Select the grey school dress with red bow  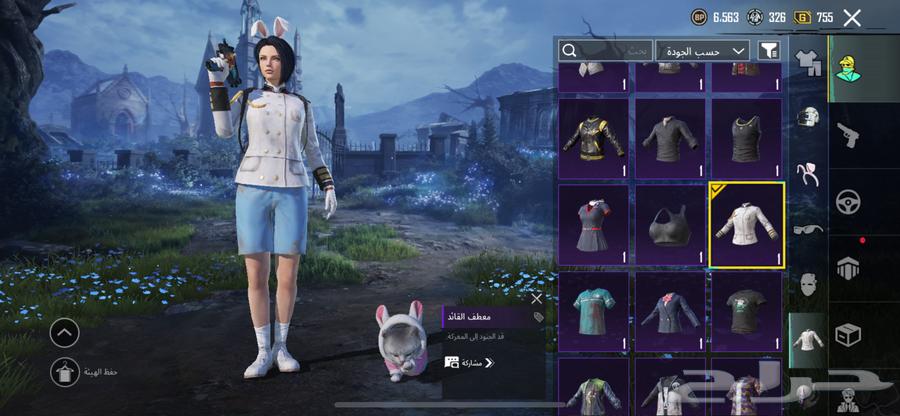[593, 225]
